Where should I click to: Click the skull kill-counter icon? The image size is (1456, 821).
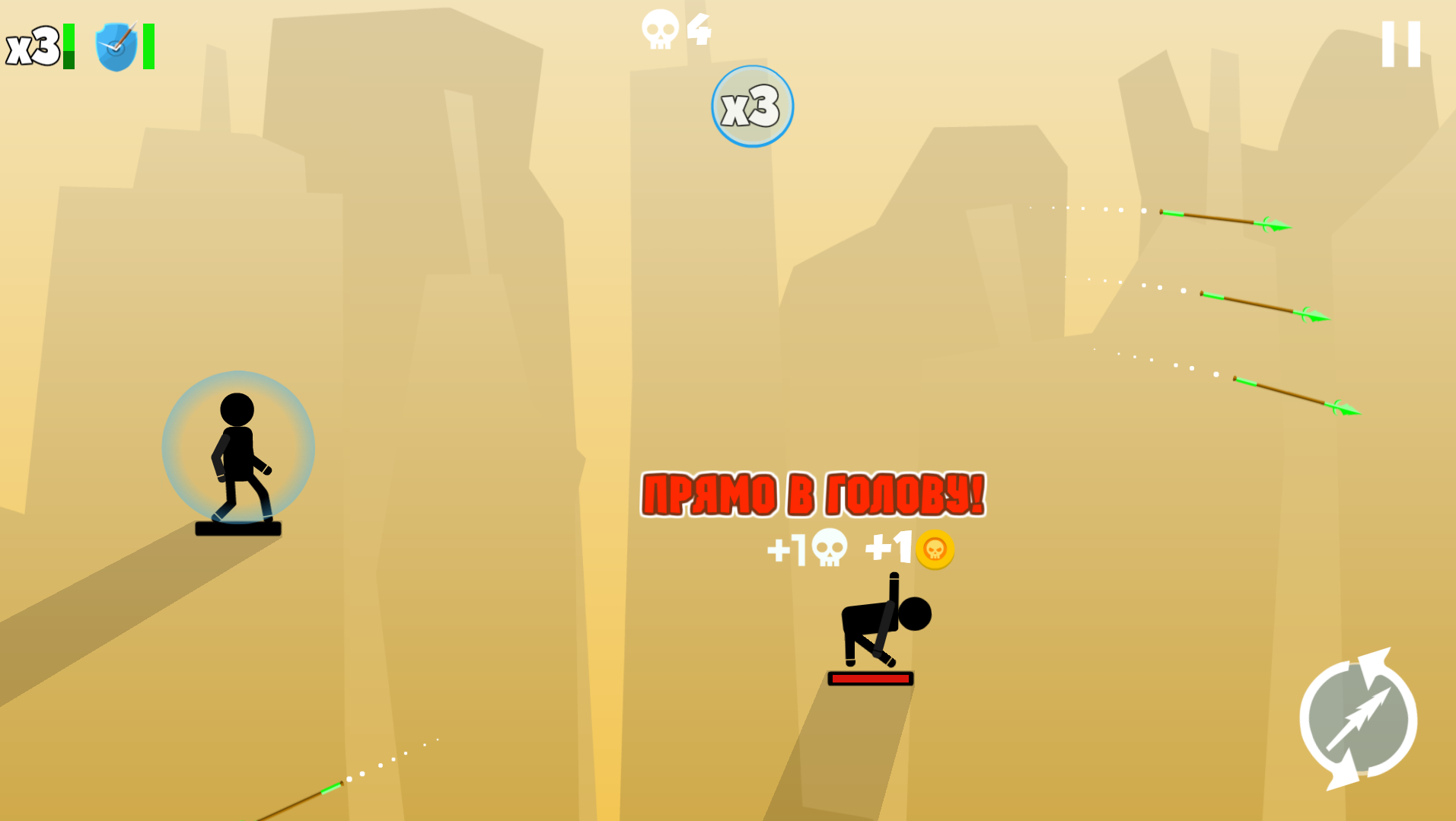[659, 29]
